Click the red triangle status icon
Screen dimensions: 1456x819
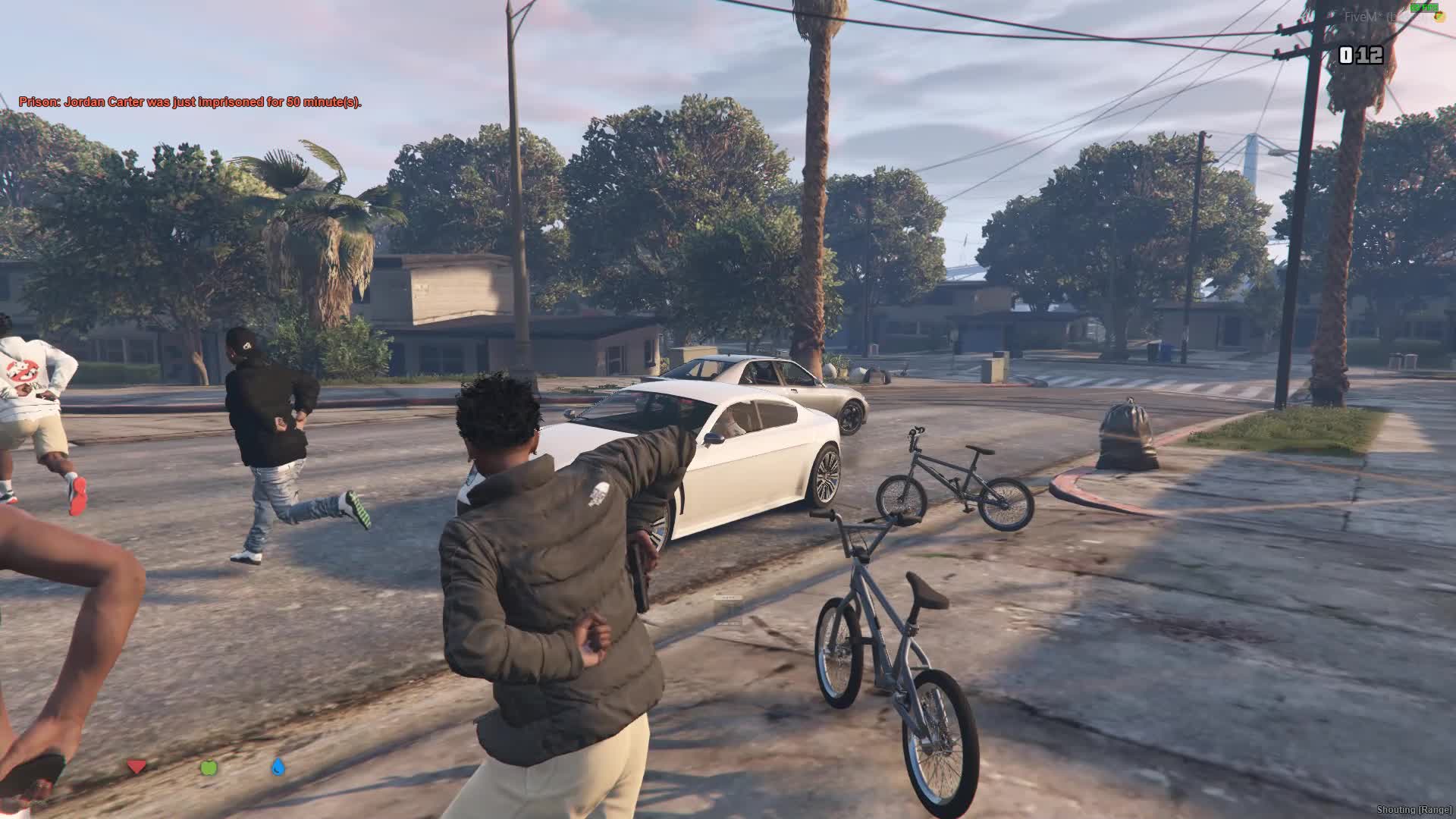136,767
